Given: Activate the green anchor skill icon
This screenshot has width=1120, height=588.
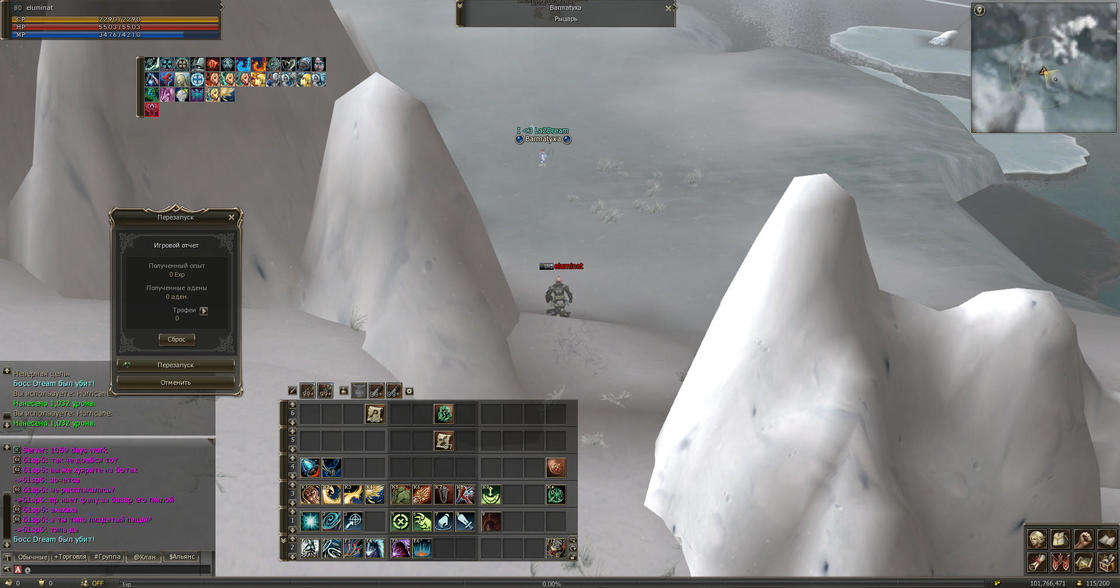Looking at the screenshot, I should click(x=490, y=494).
